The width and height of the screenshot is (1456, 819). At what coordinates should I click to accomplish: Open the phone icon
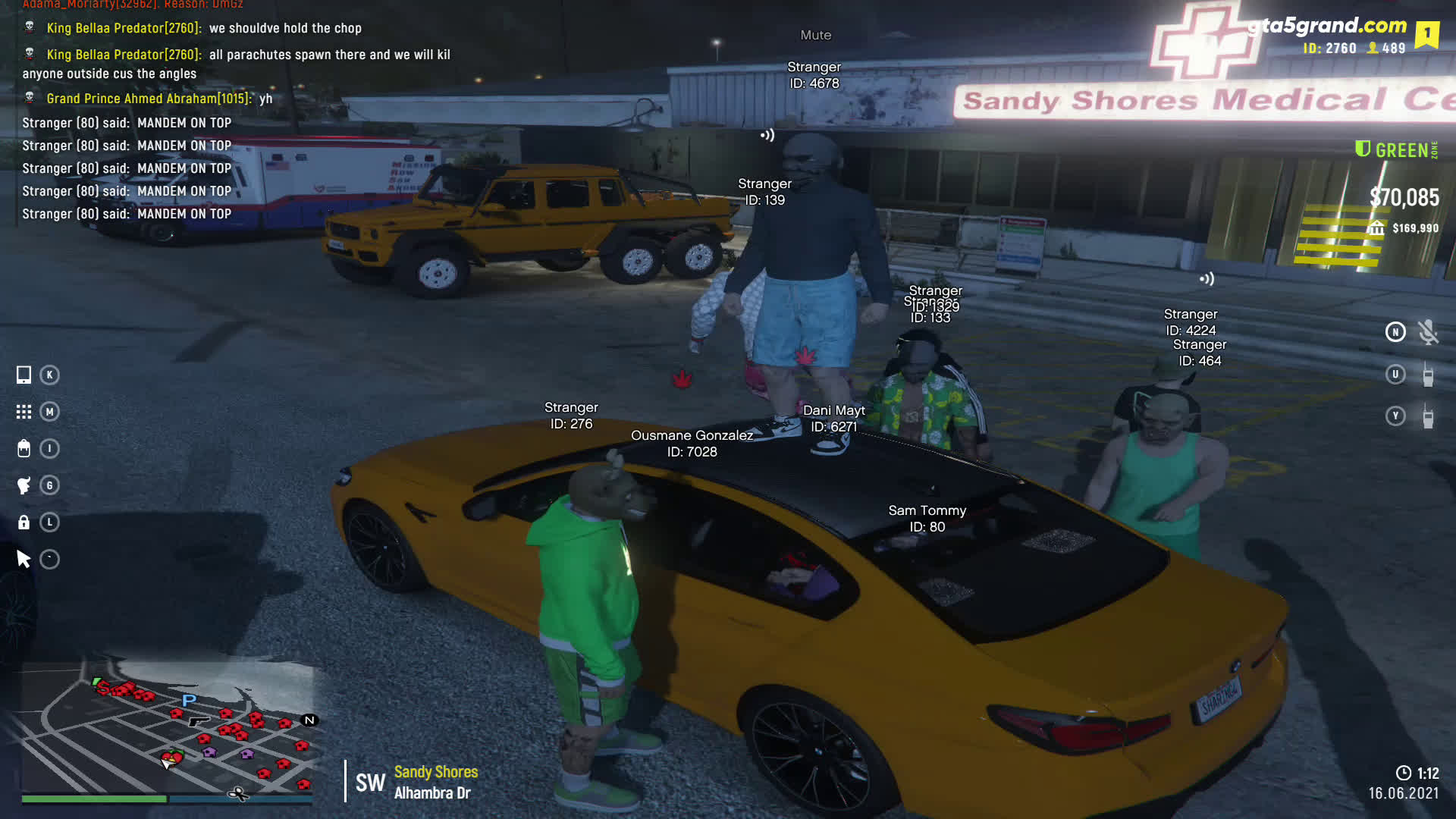pyautogui.click(x=24, y=375)
